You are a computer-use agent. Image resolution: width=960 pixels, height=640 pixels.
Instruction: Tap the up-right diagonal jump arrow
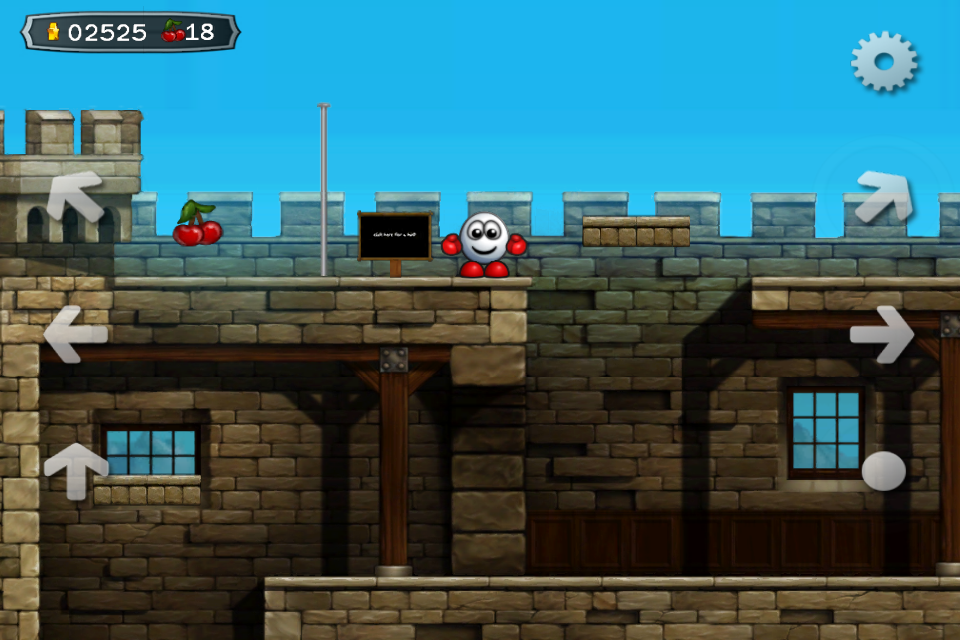tap(883, 196)
